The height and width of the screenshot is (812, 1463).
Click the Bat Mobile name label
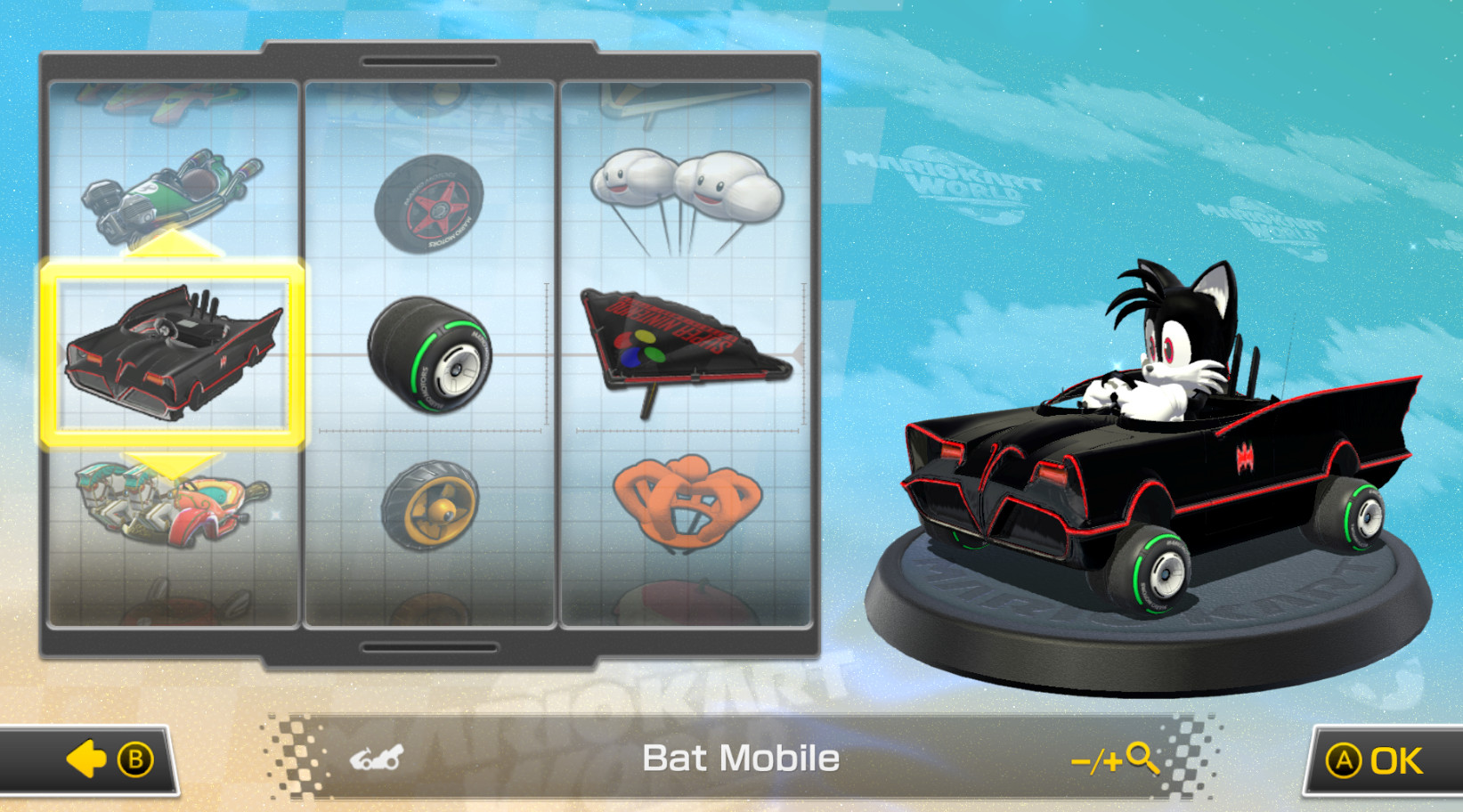point(742,759)
